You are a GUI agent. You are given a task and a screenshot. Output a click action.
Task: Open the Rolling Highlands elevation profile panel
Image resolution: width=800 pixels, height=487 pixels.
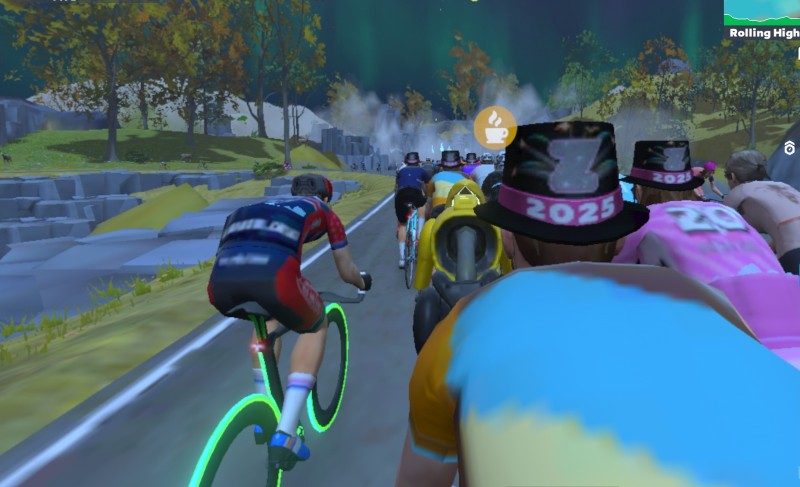click(x=763, y=19)
